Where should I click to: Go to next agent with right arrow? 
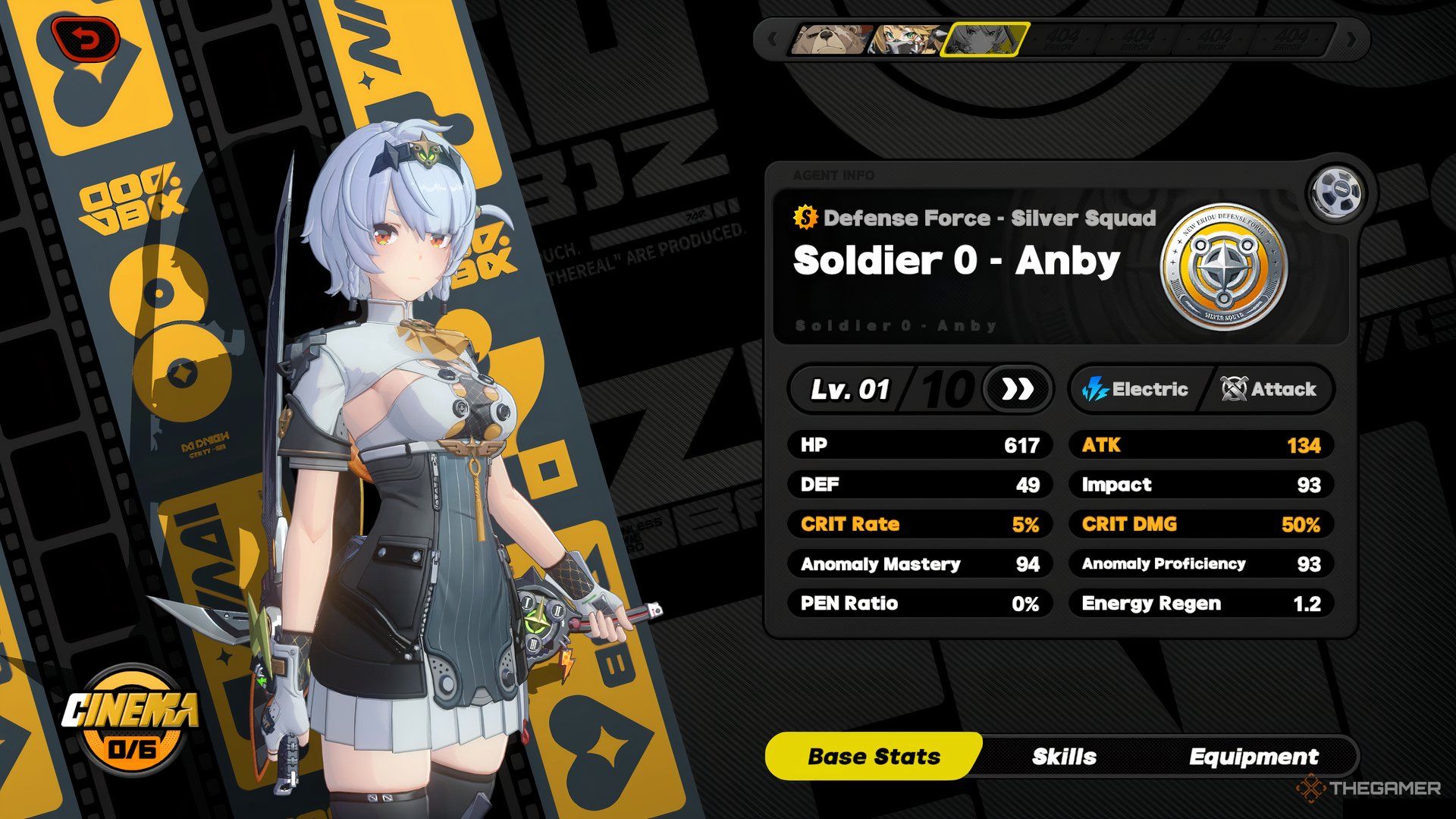pos(1351,39)
